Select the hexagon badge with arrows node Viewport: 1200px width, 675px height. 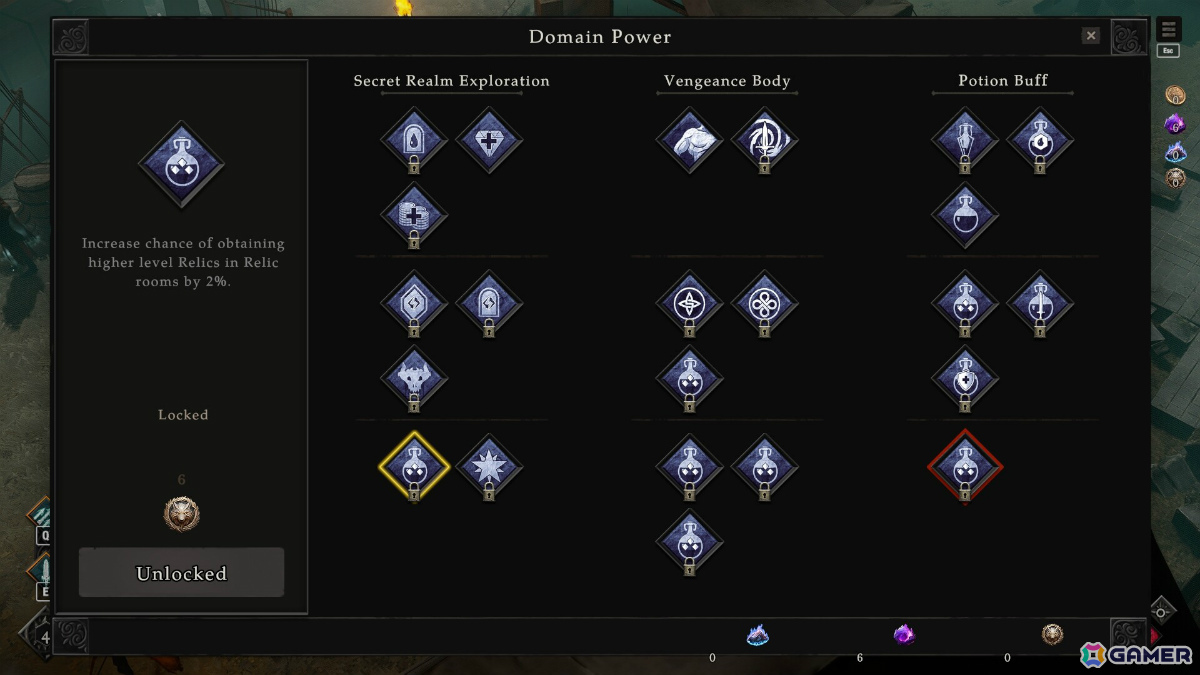click(414, 303)
